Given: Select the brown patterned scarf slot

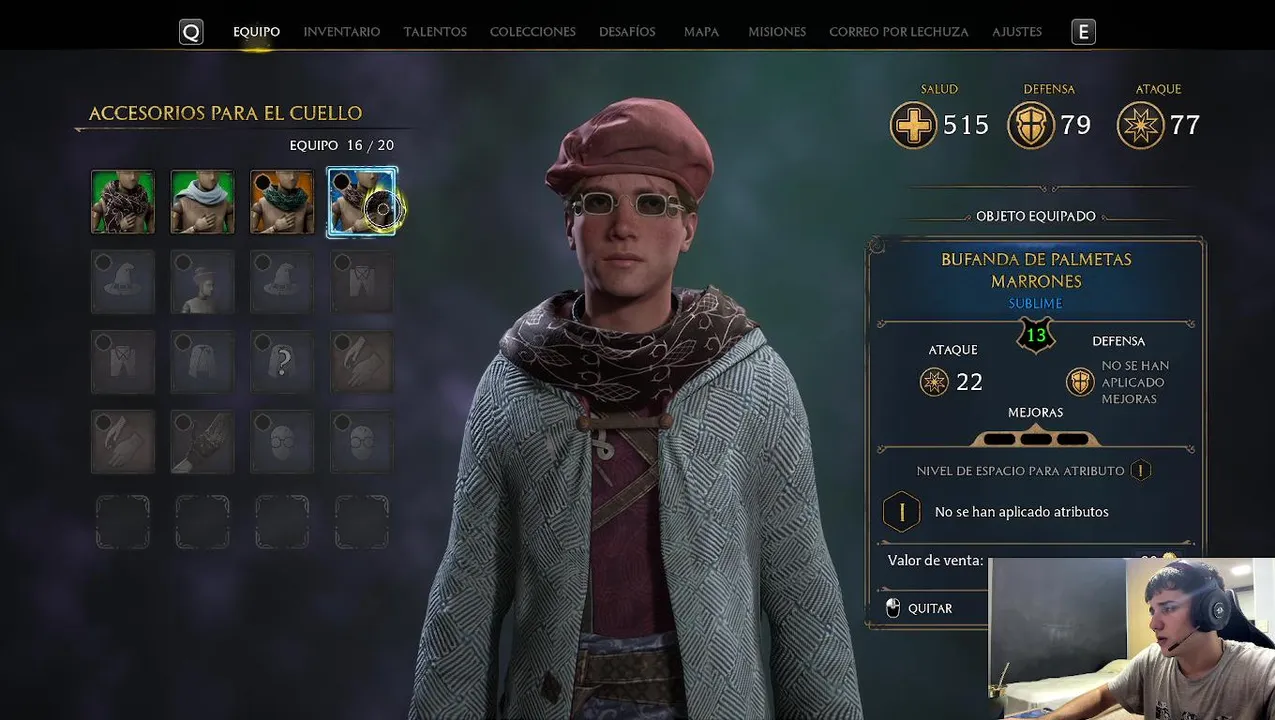Looking at the screenshot, I should click(x=123, y=202).
